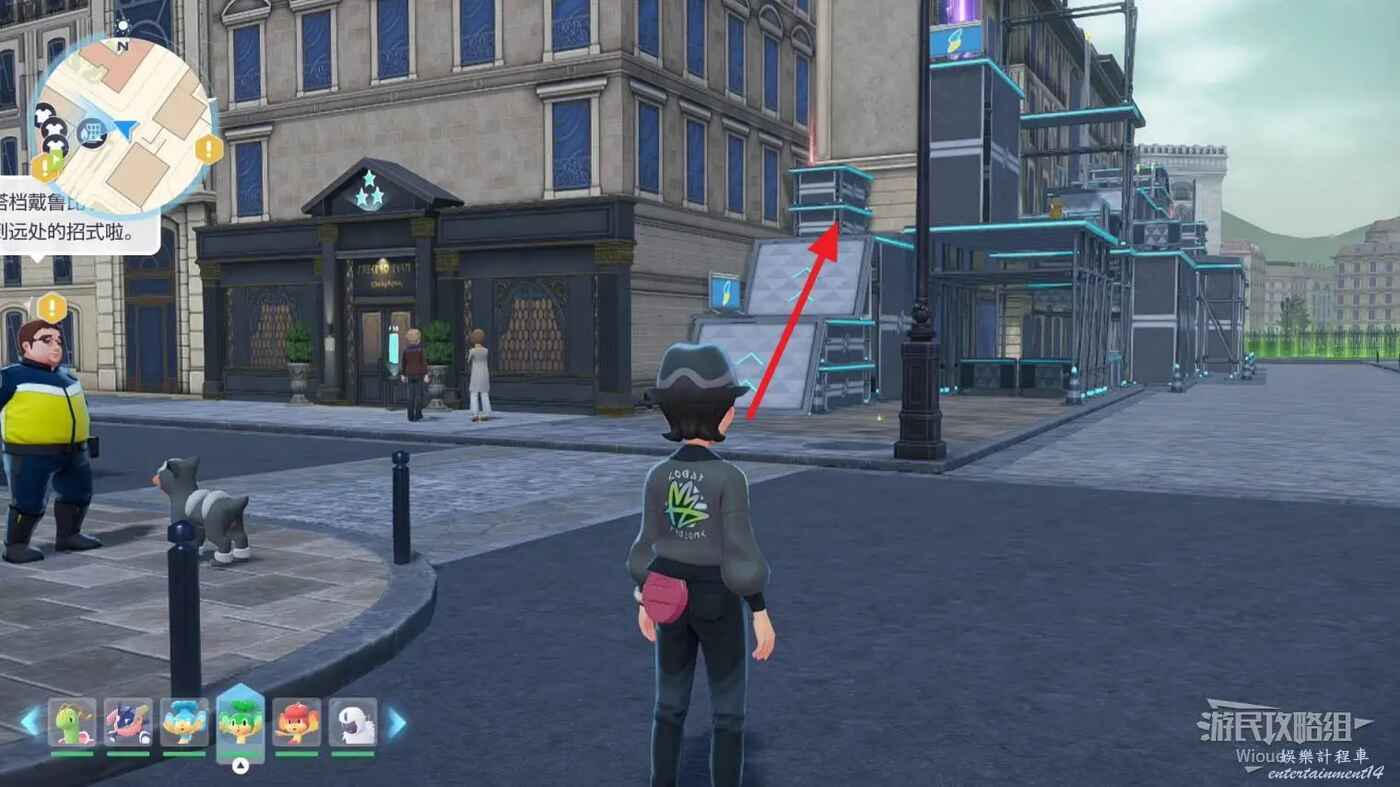Select the highlighted Pansage party slot
This screenshot has width=1400, height=787.
[x=240, y=722]
